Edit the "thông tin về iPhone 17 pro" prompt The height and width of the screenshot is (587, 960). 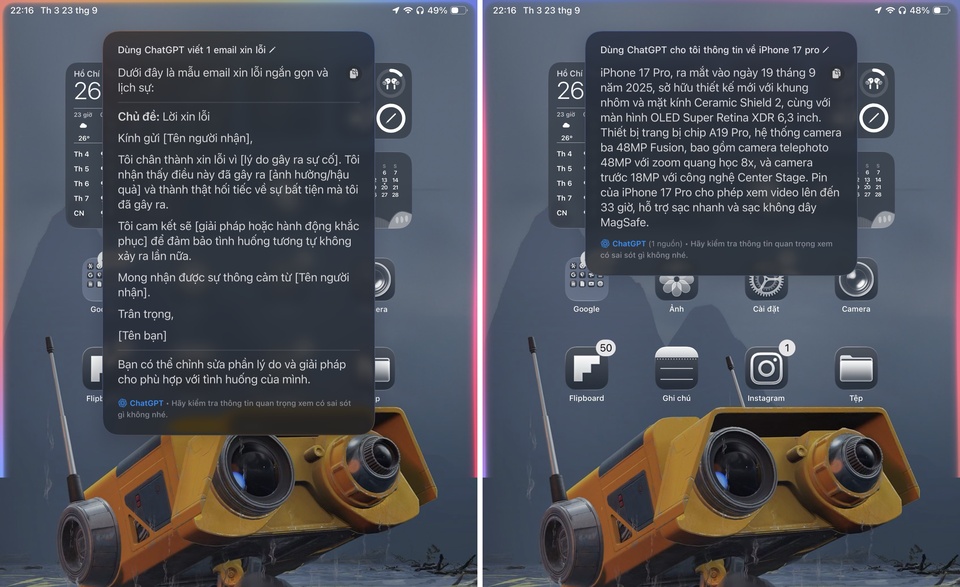825,49
